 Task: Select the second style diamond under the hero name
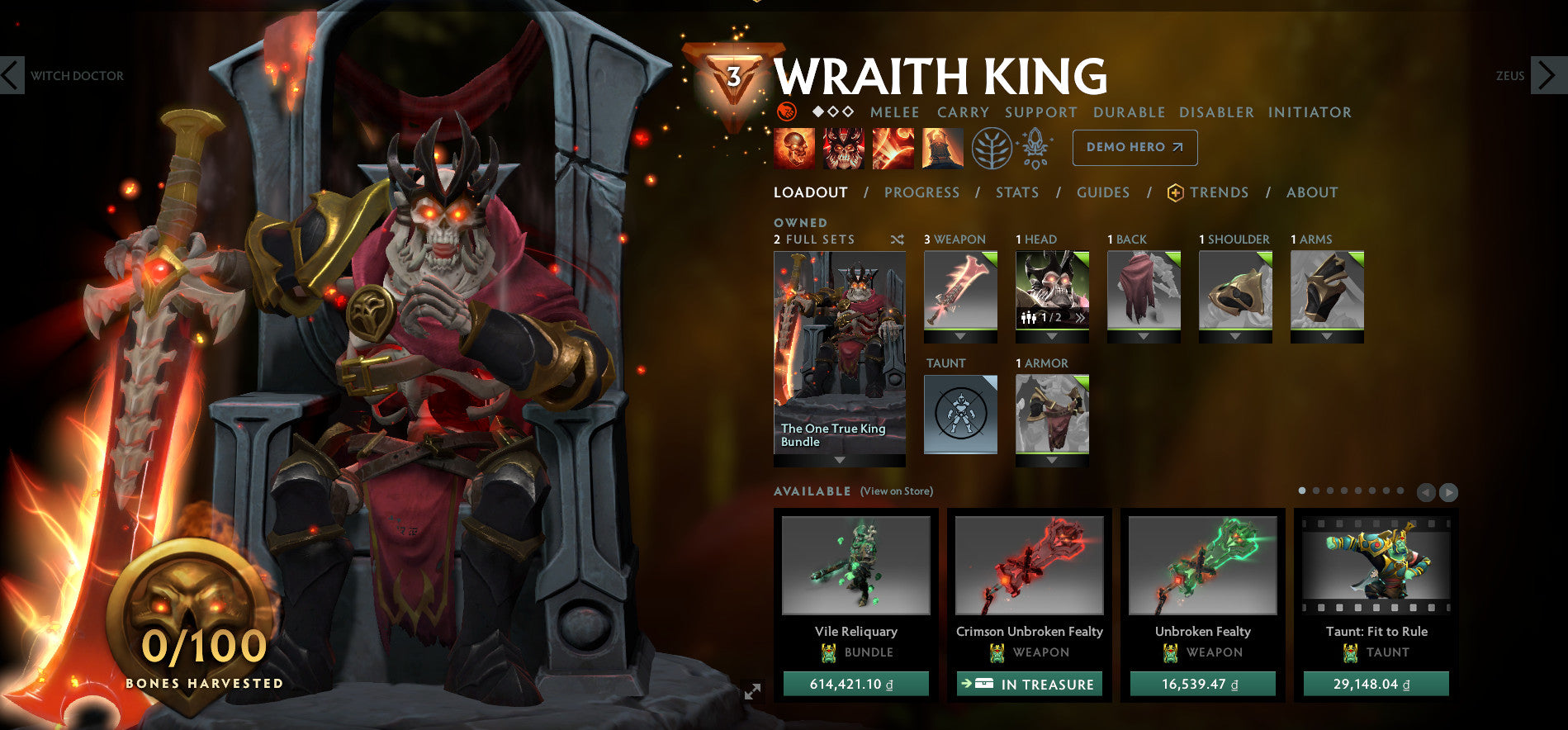pos(833,111)
